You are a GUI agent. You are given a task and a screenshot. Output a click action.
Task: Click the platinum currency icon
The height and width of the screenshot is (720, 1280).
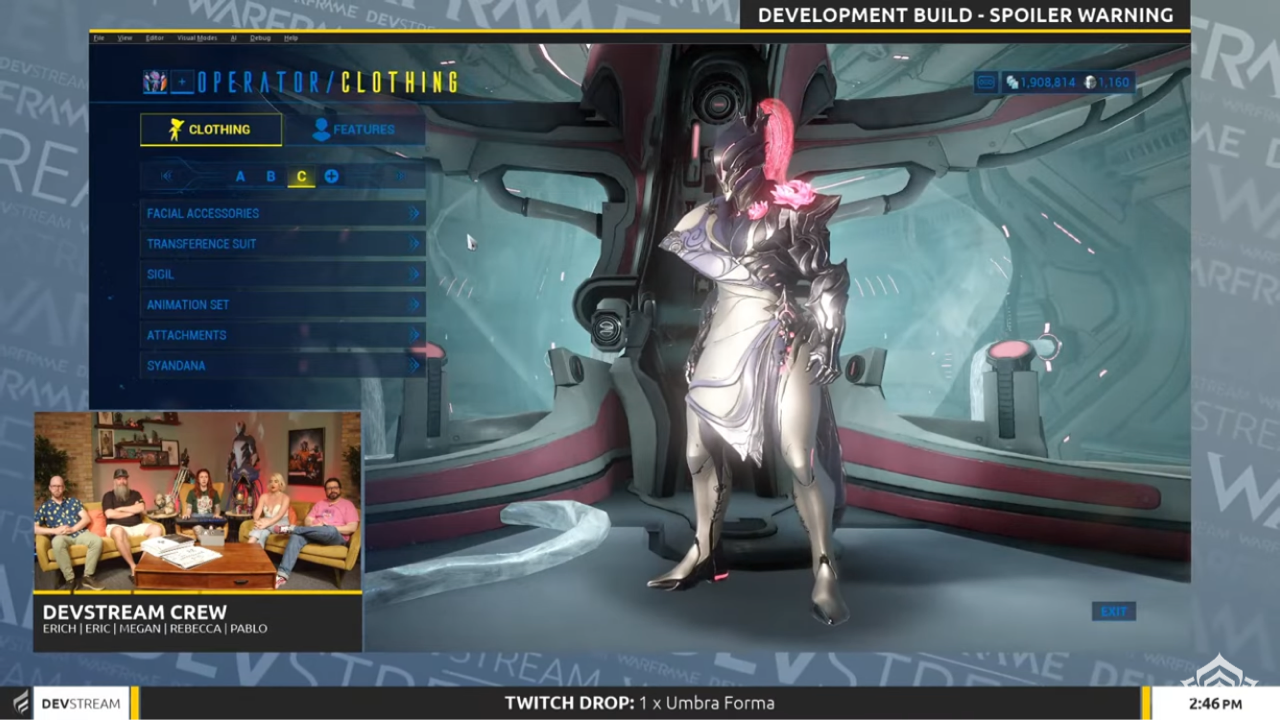pyautogui.click(x=1090, y=83)
